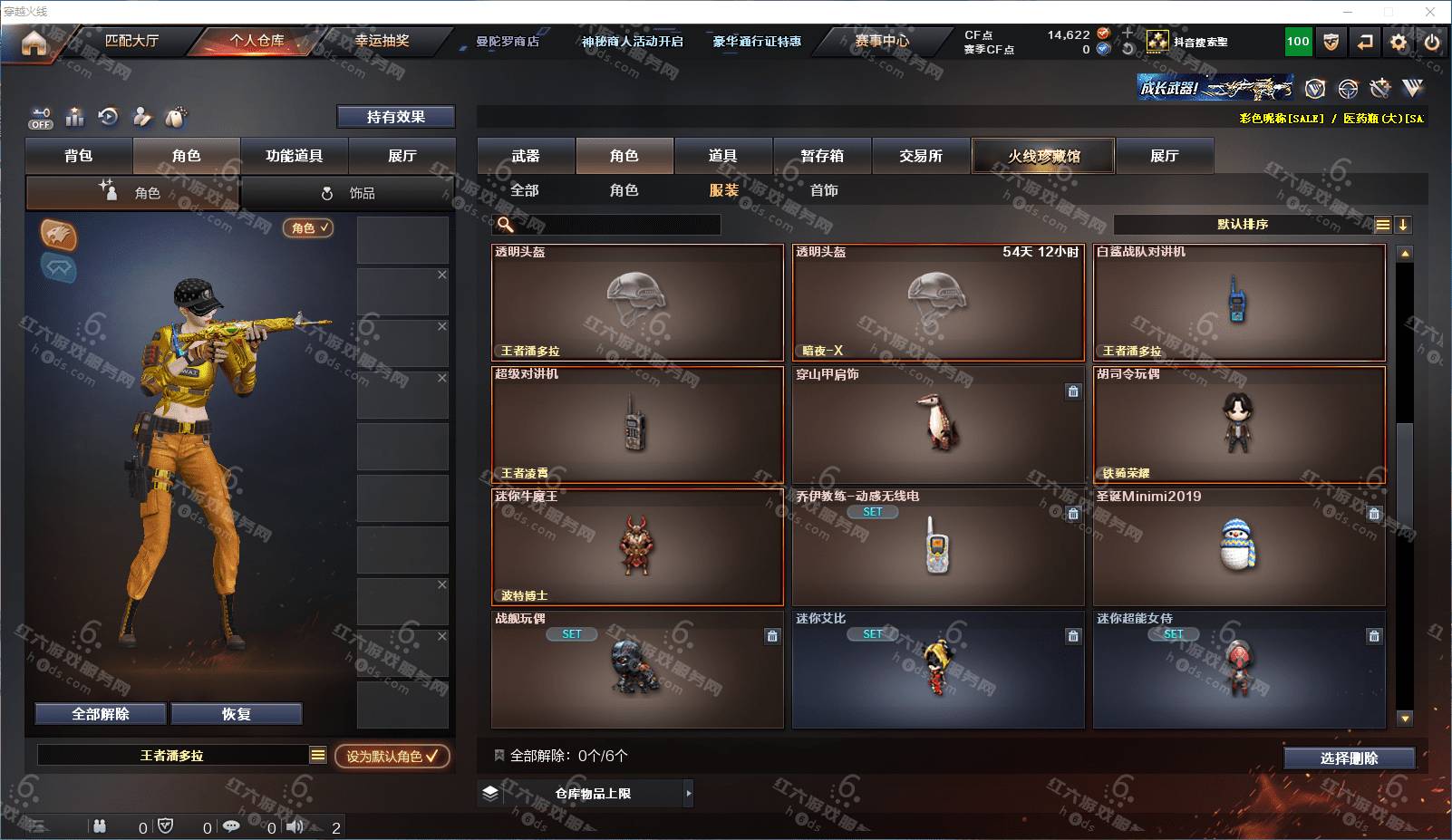Switch to 幸运抽奖 lucky draw
The height and width of the screenshot is (840, 1452).
(x=382, y=41)
